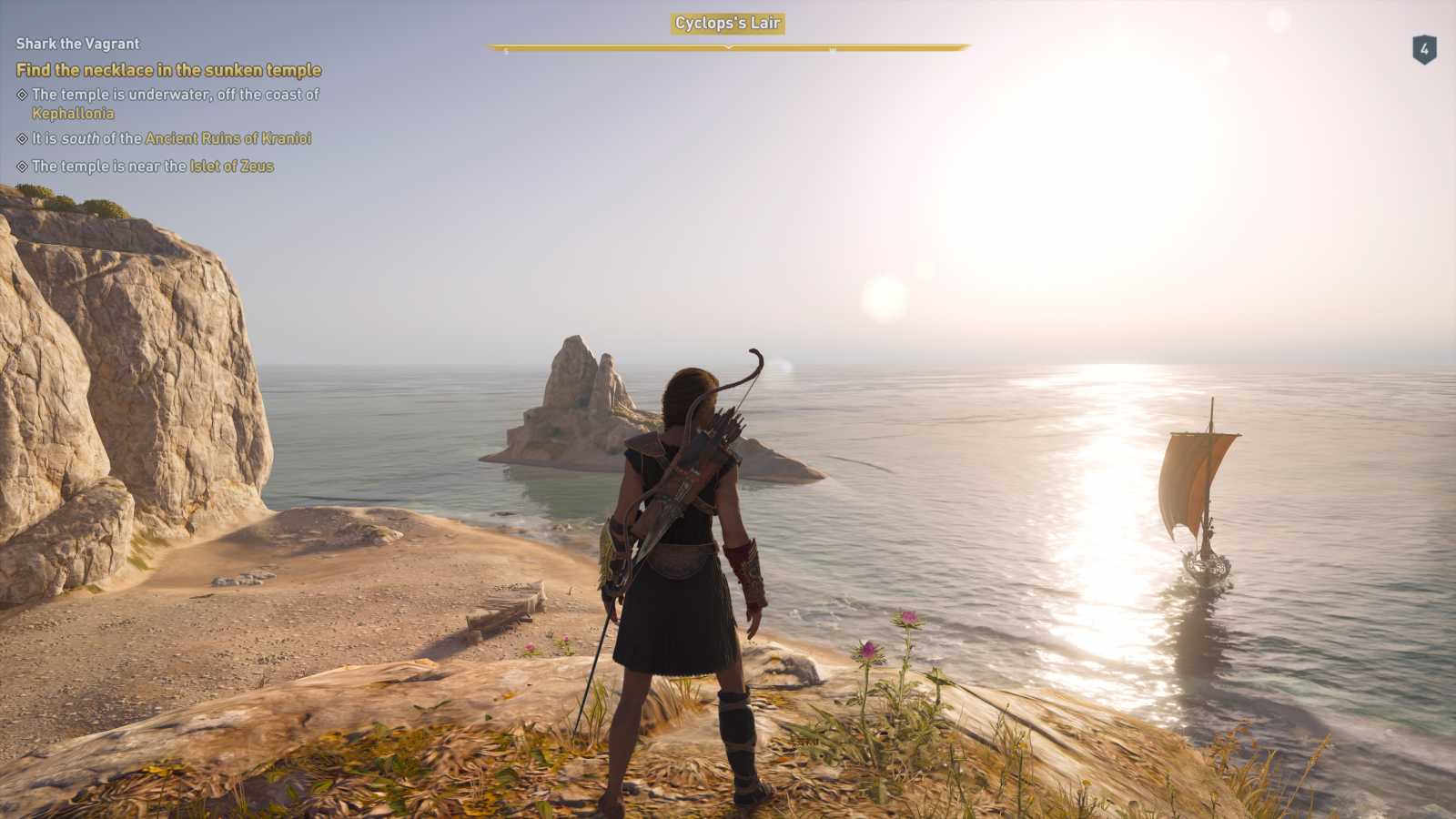Click the objective heading about the sunken temple
The image size is (1456, 819).
(x=169, y=70)
